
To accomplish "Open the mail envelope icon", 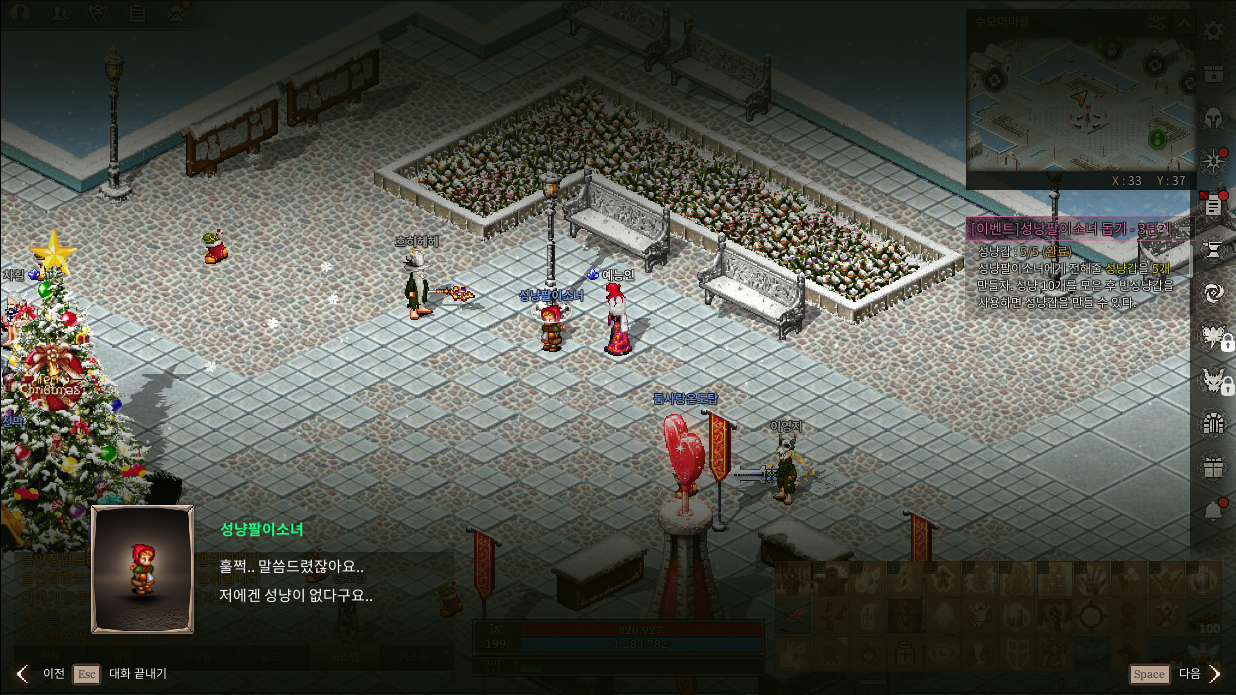I will click(178, 13).
